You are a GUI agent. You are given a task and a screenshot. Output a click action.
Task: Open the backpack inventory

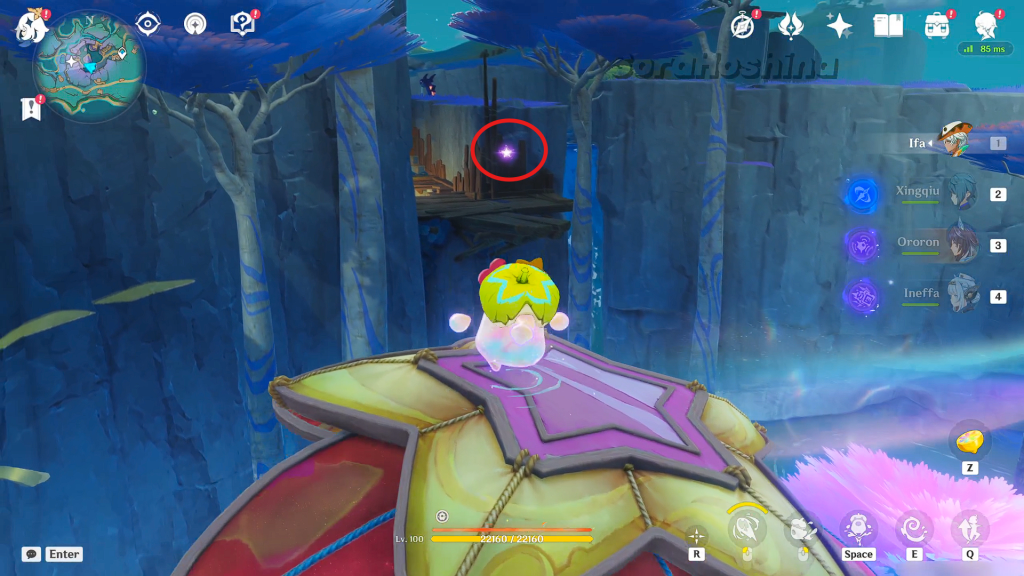tap(937, 25)
